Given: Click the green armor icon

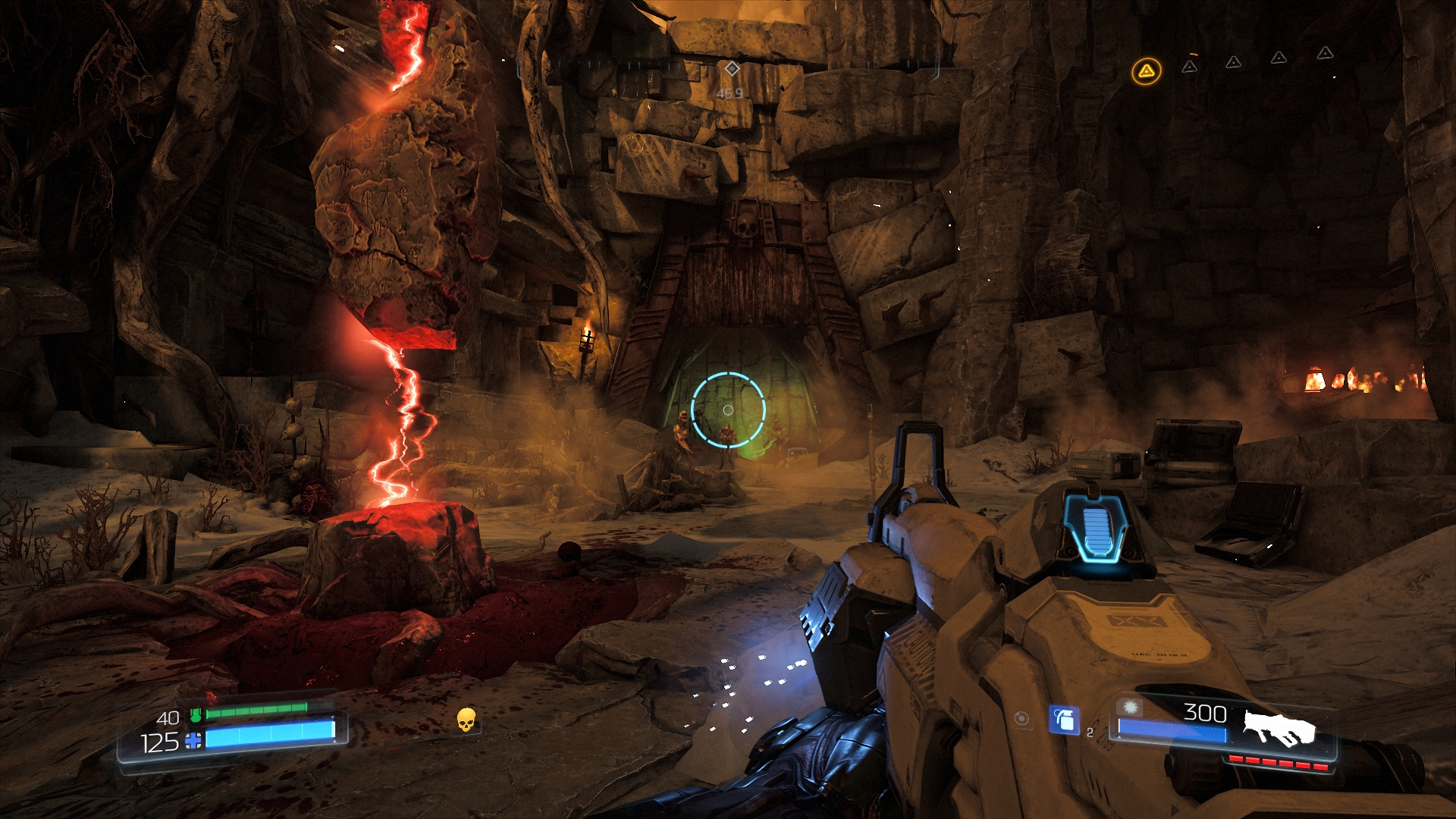Looking at the screenshot, I should point(195,714).
